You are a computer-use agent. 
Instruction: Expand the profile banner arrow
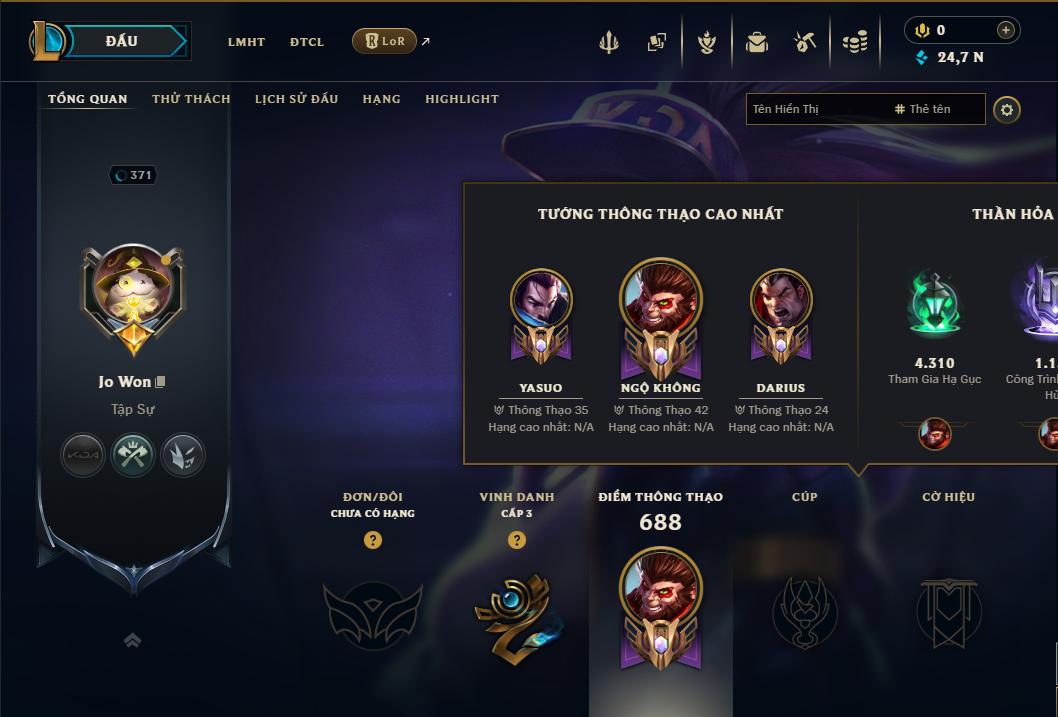132,641
